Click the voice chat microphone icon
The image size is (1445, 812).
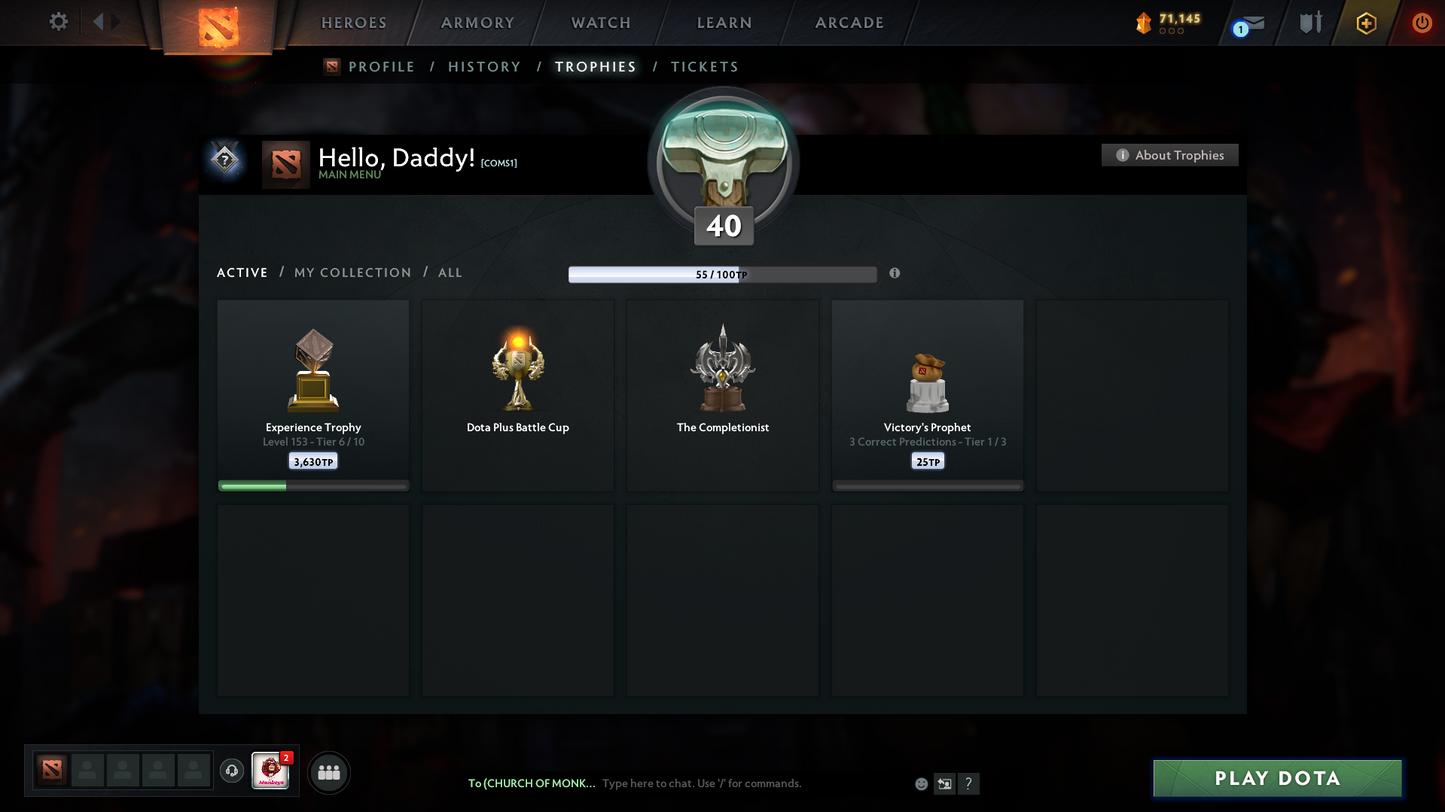(231, 770)
